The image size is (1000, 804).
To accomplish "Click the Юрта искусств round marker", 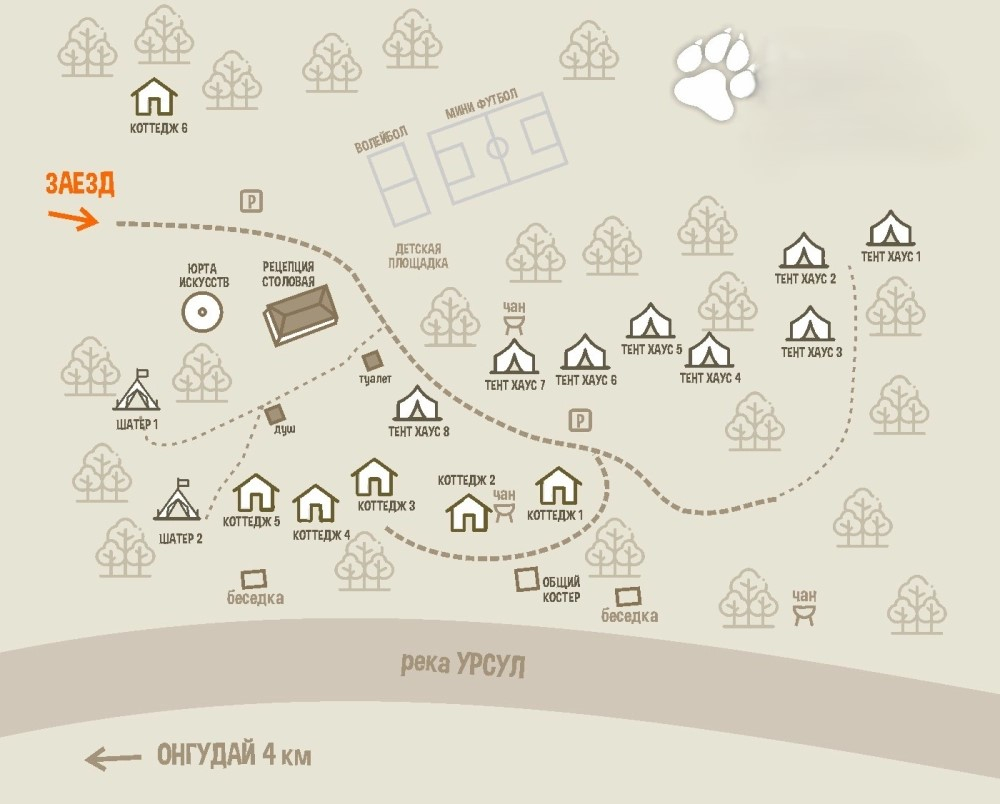I will click(203, 312).
